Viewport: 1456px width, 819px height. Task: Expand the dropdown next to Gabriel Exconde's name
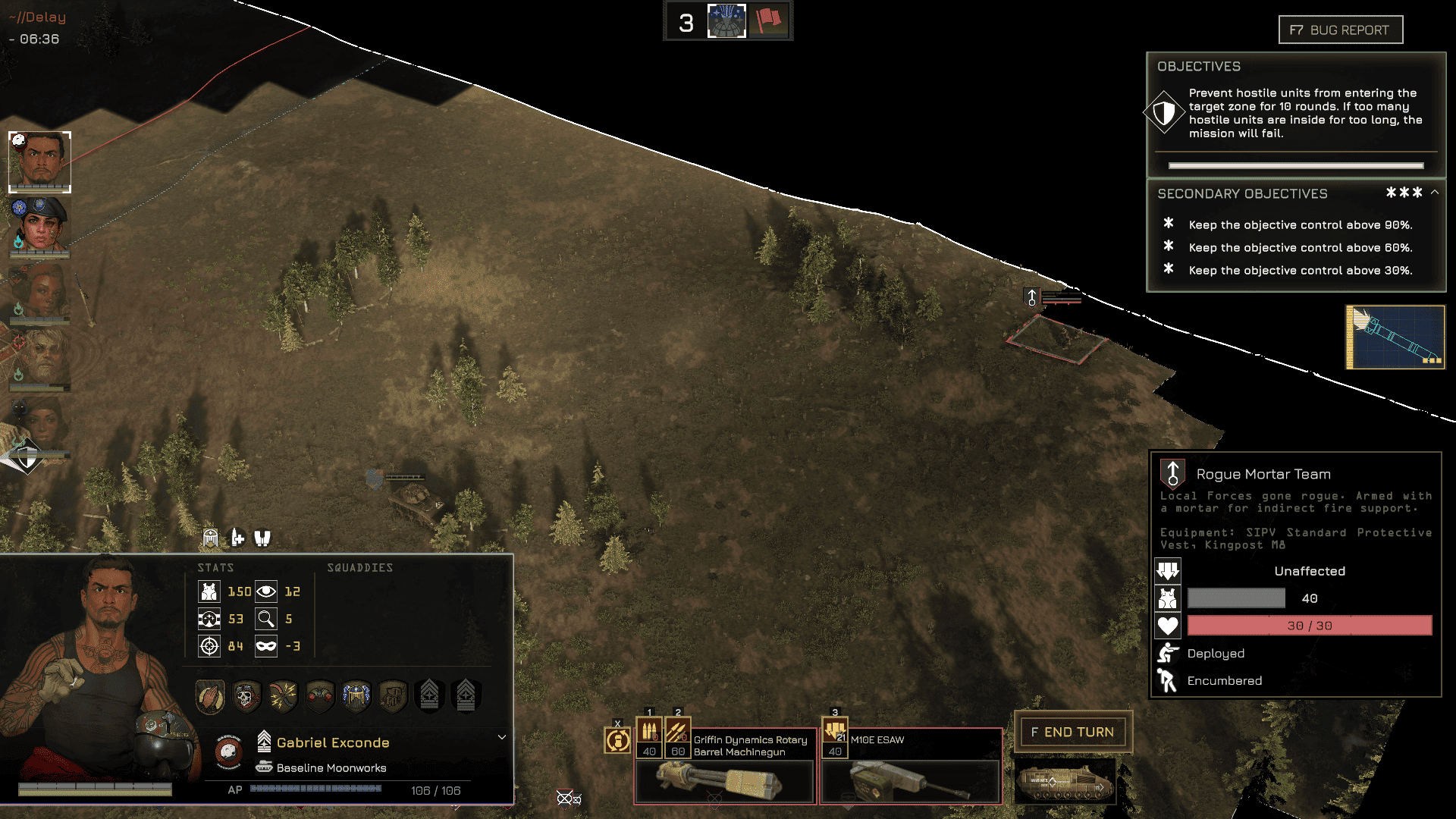tap(501, 736)
